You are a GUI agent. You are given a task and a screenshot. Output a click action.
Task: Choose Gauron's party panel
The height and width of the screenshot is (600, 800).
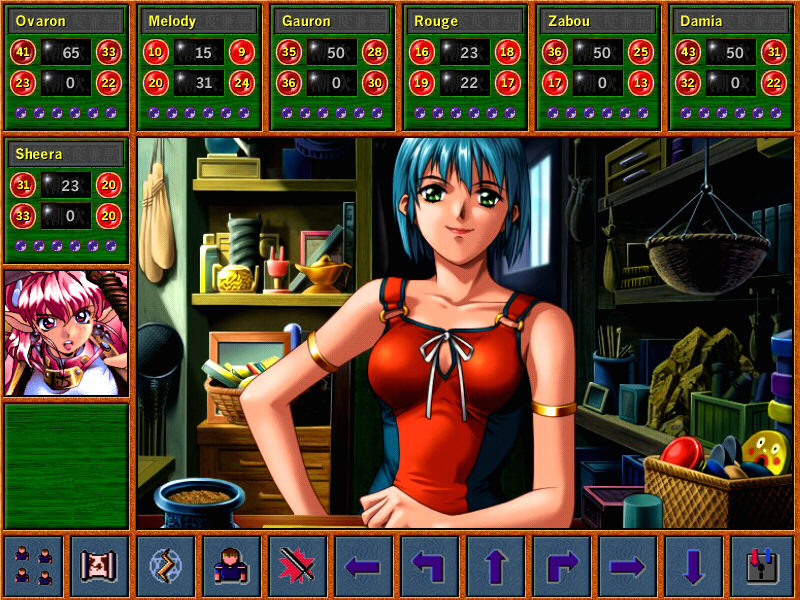[332, 67]
